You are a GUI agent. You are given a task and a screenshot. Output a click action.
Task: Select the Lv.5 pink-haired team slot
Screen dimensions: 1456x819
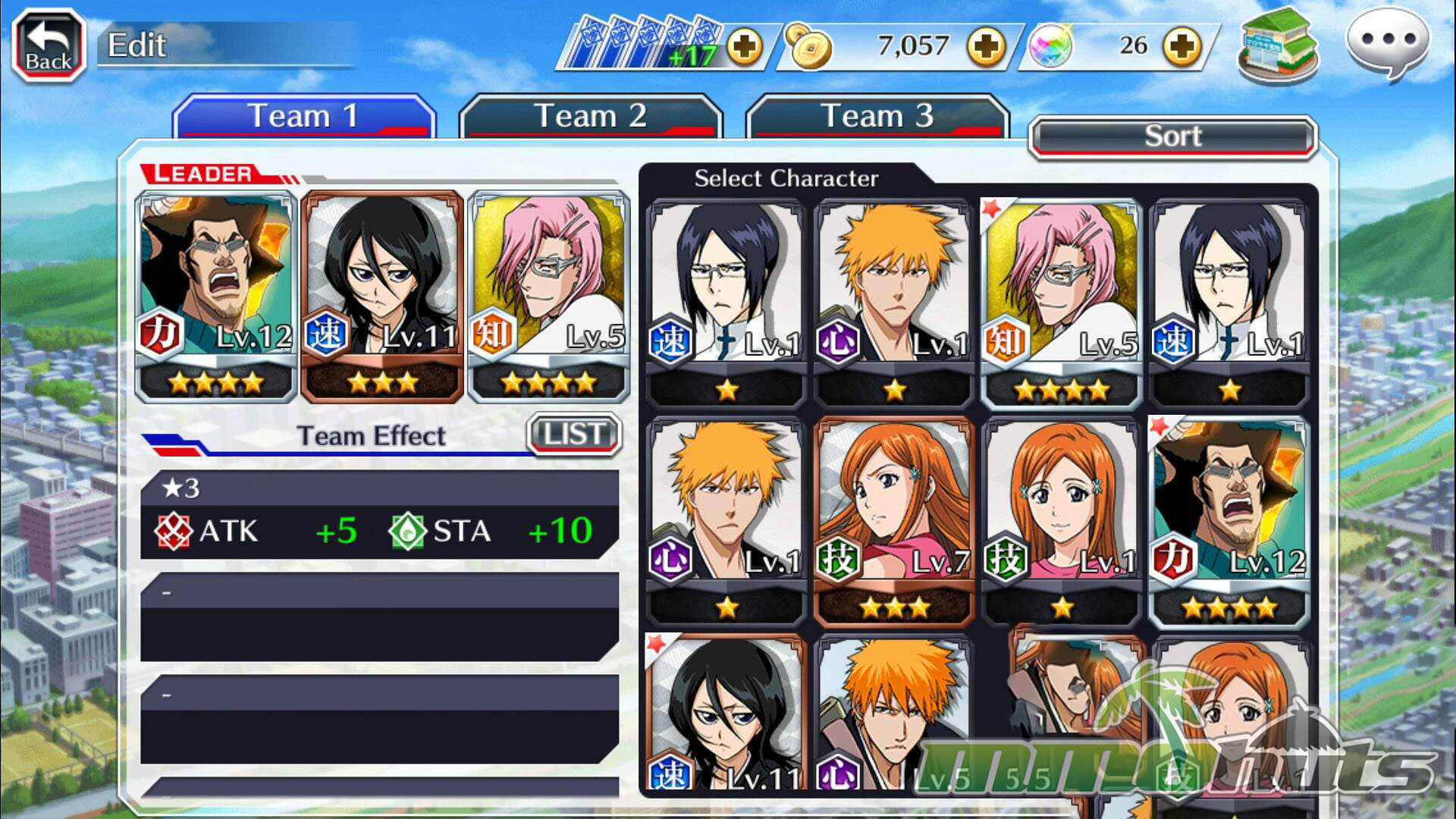[x=549, y=296]
